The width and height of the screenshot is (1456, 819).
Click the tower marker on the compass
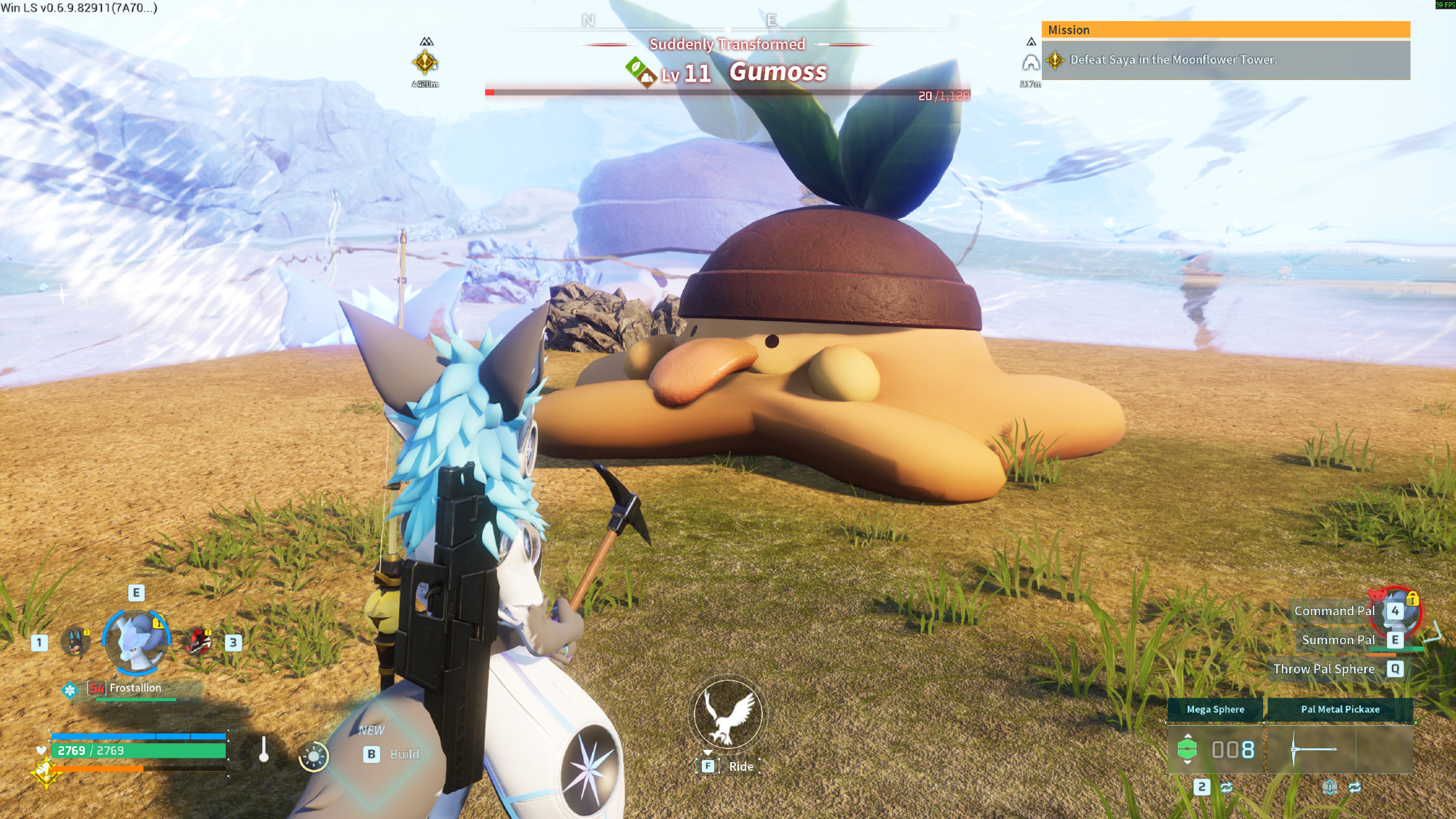[x=1030, y=63]
